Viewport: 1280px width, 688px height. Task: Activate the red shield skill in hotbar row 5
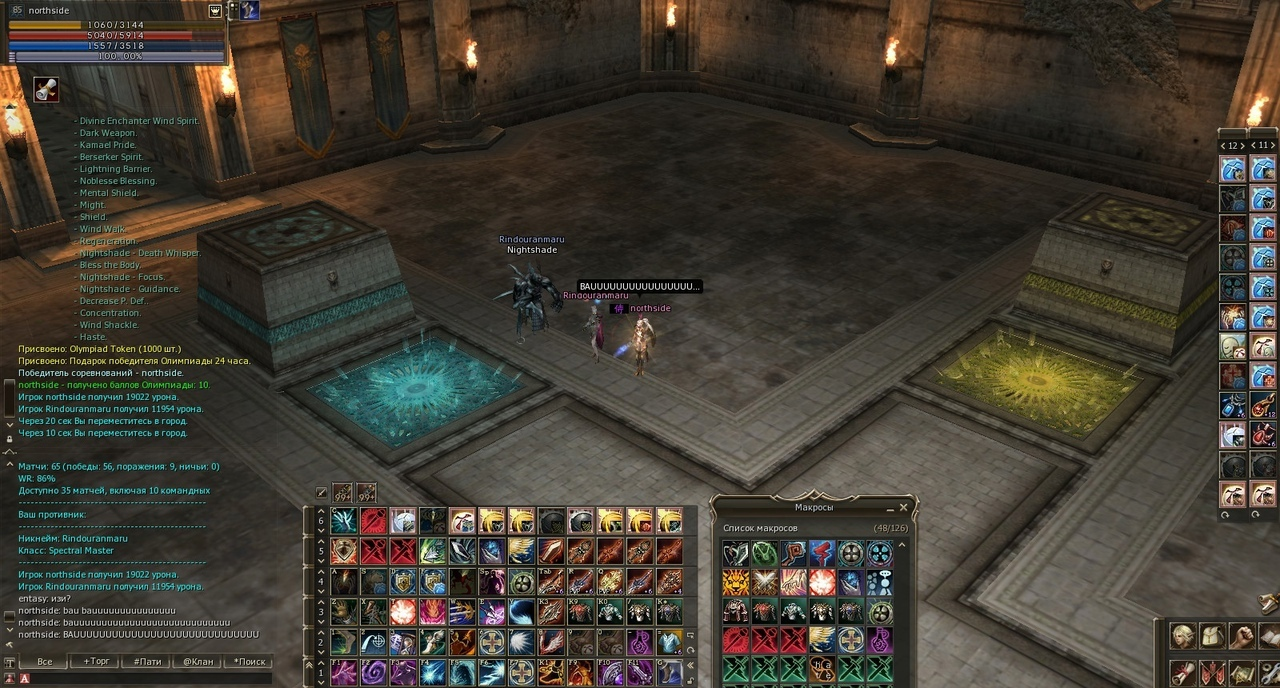pyautogui.click(x=344, y=551)
